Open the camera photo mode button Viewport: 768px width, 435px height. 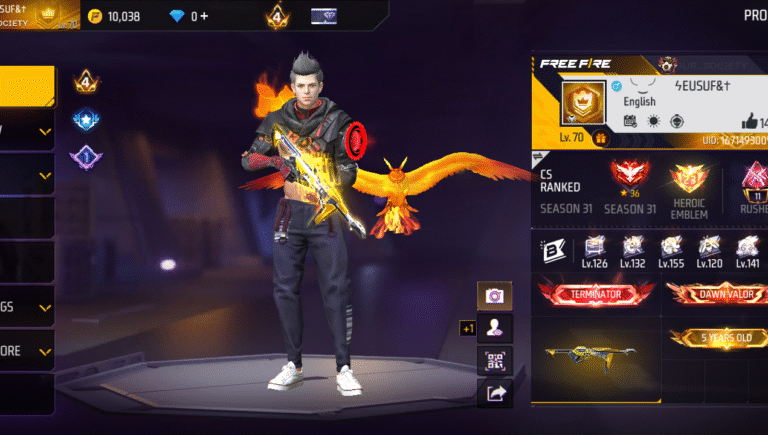coord(494,295)
